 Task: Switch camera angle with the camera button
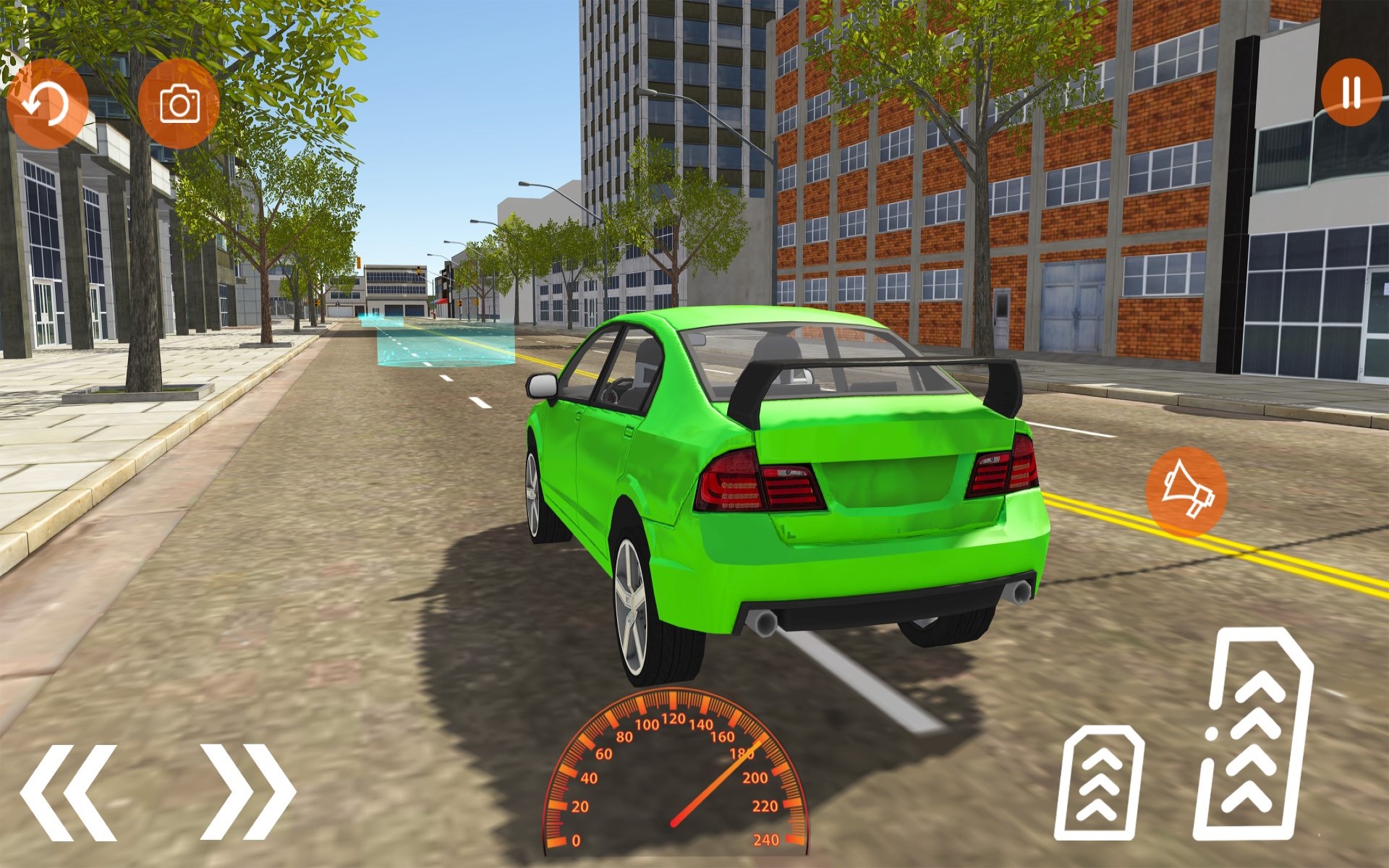point(179,106)
